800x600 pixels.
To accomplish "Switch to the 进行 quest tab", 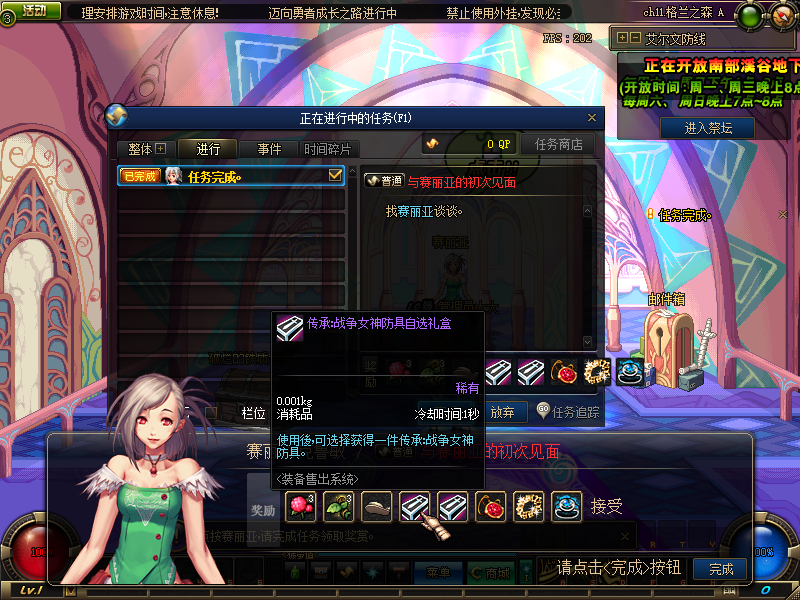I will pos(209,149).
